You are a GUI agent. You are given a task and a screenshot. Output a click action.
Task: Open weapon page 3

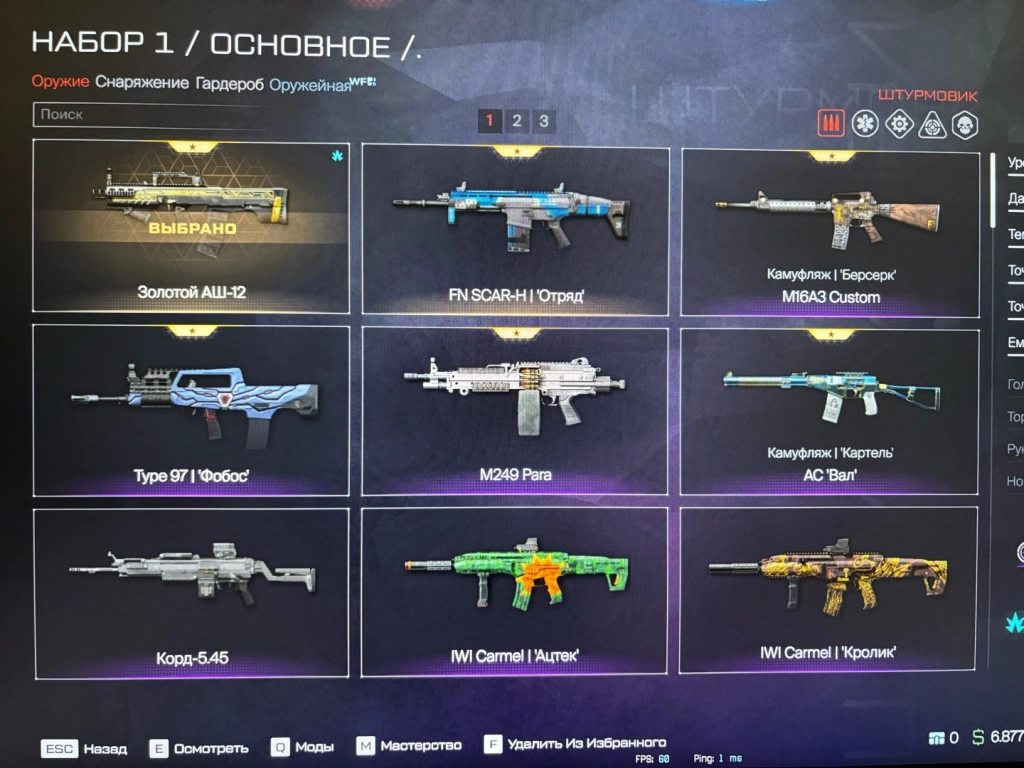pos(543,122)
